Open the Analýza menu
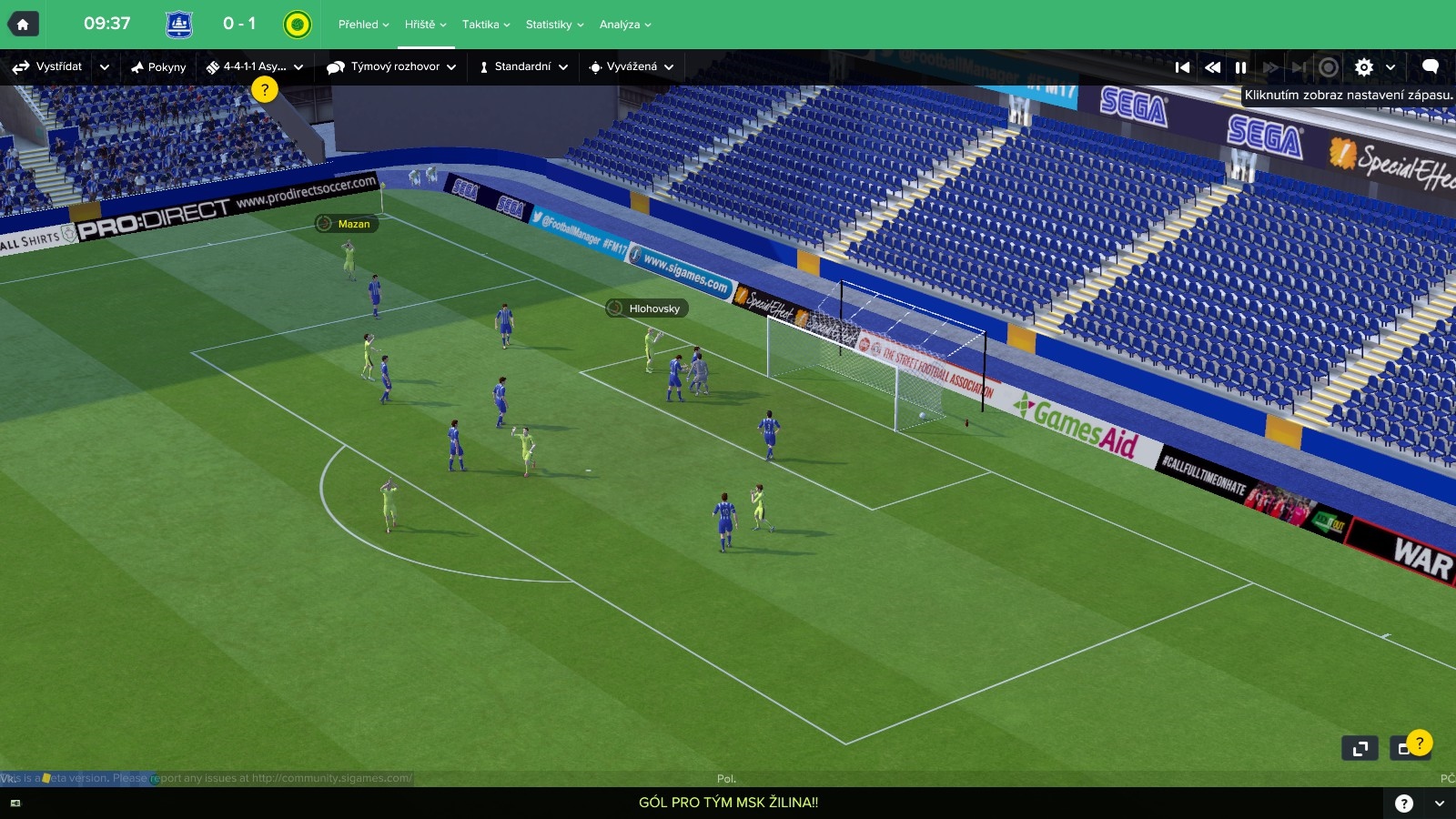Viewport: 1456px width, 819px height. click(625, 25)
